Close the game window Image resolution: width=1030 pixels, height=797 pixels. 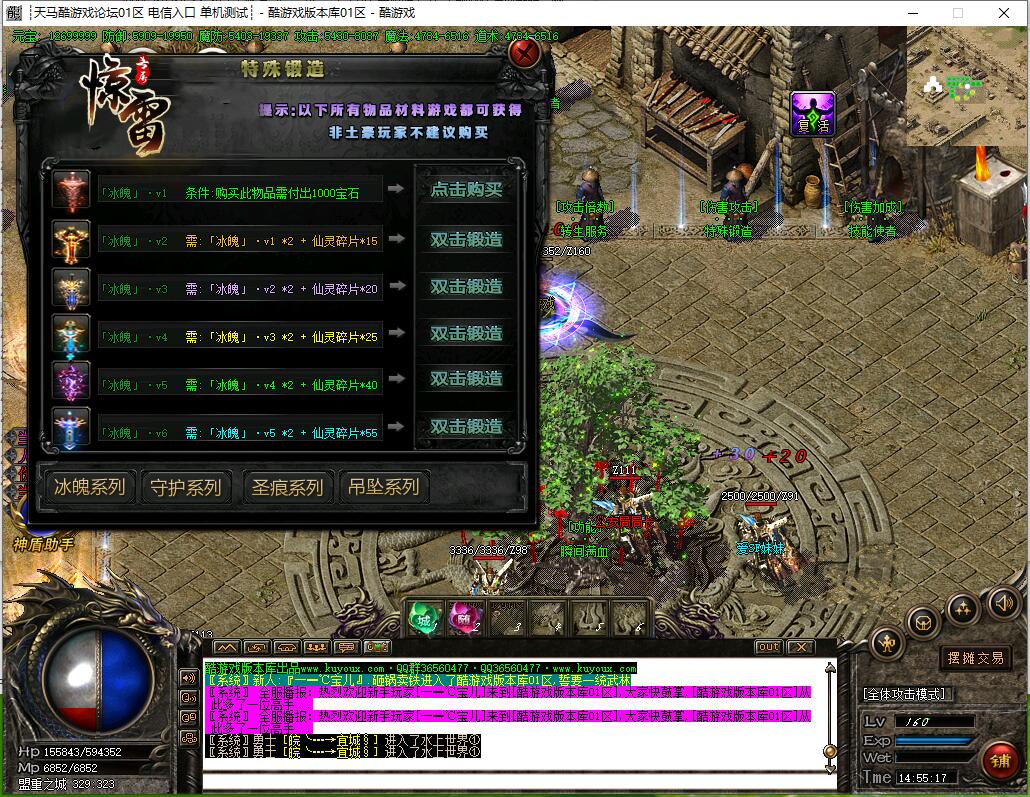click(x=1003, y=13)
